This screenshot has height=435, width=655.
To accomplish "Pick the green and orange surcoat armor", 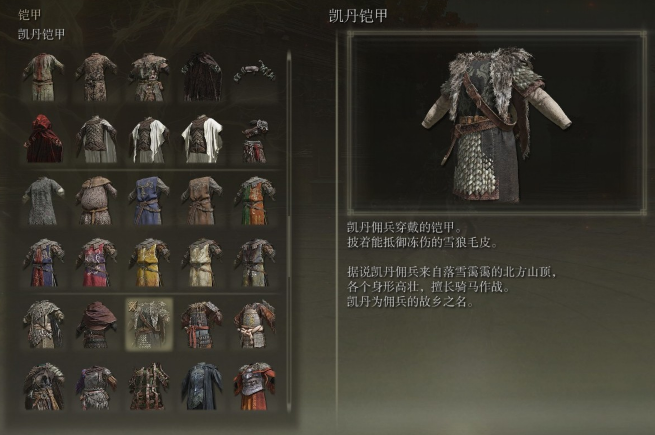I will [254, 200].
